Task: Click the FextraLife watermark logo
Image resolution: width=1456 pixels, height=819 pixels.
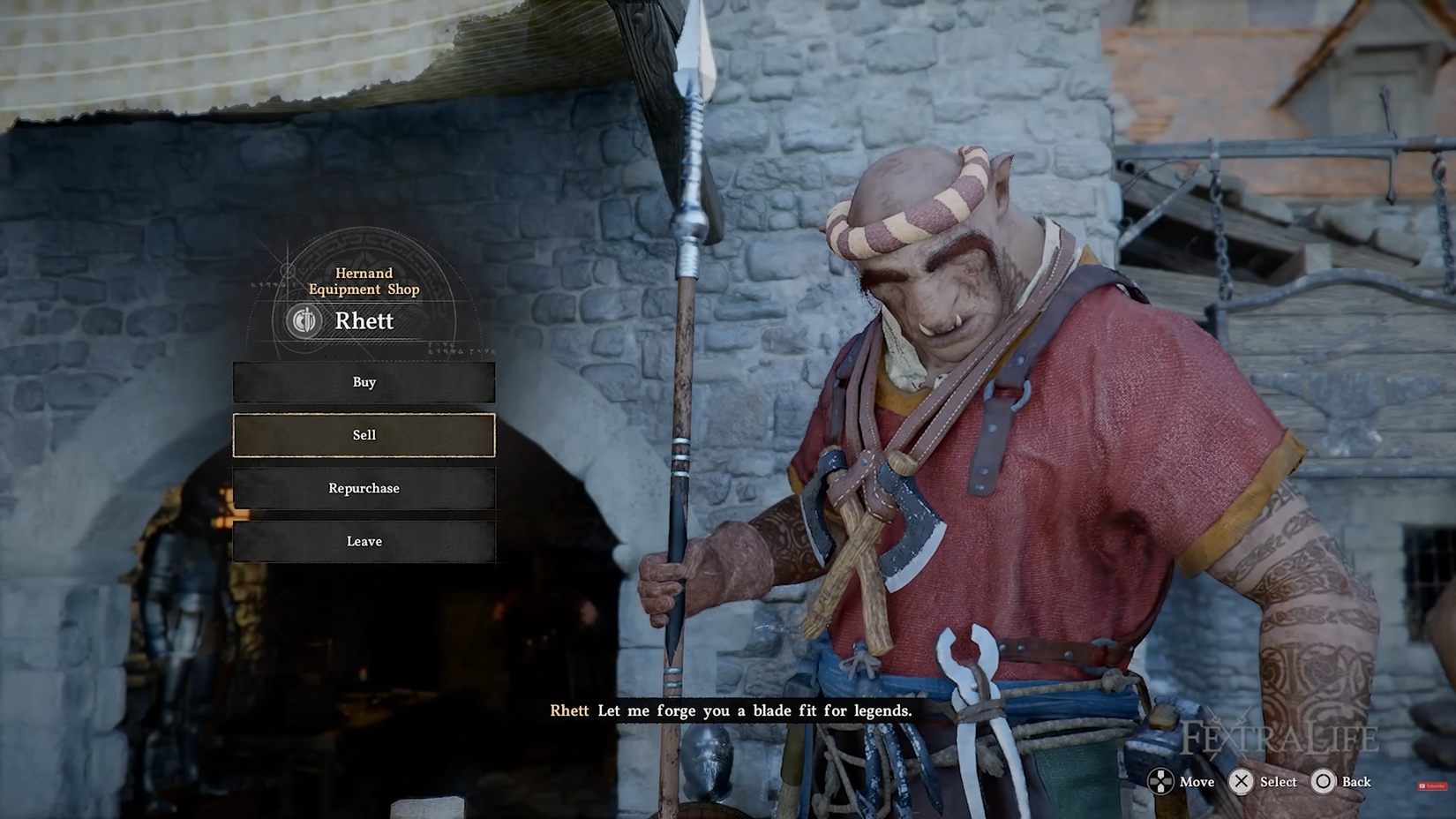Action: [1280, 735]
